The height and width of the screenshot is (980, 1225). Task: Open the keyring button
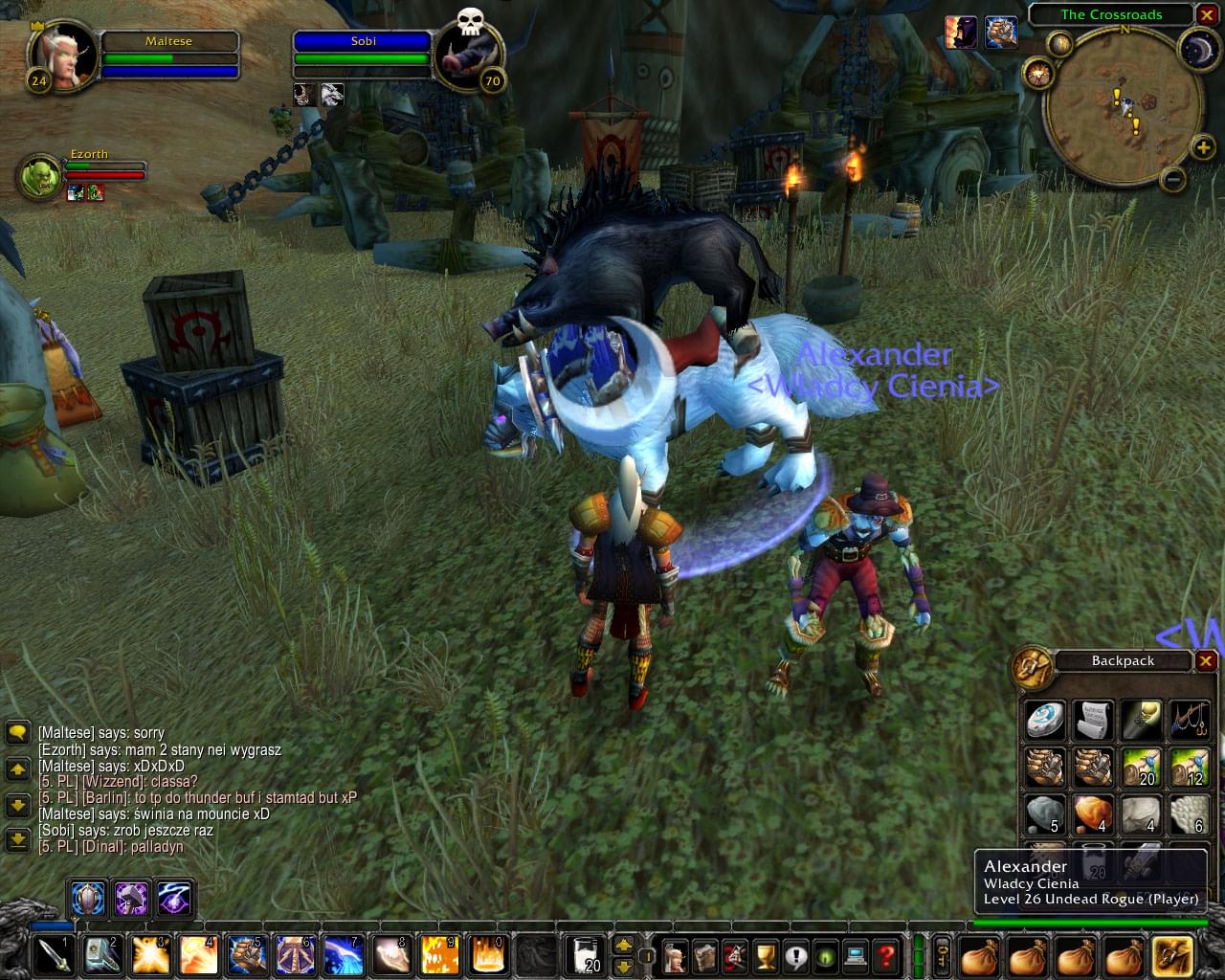pos(942,955)
